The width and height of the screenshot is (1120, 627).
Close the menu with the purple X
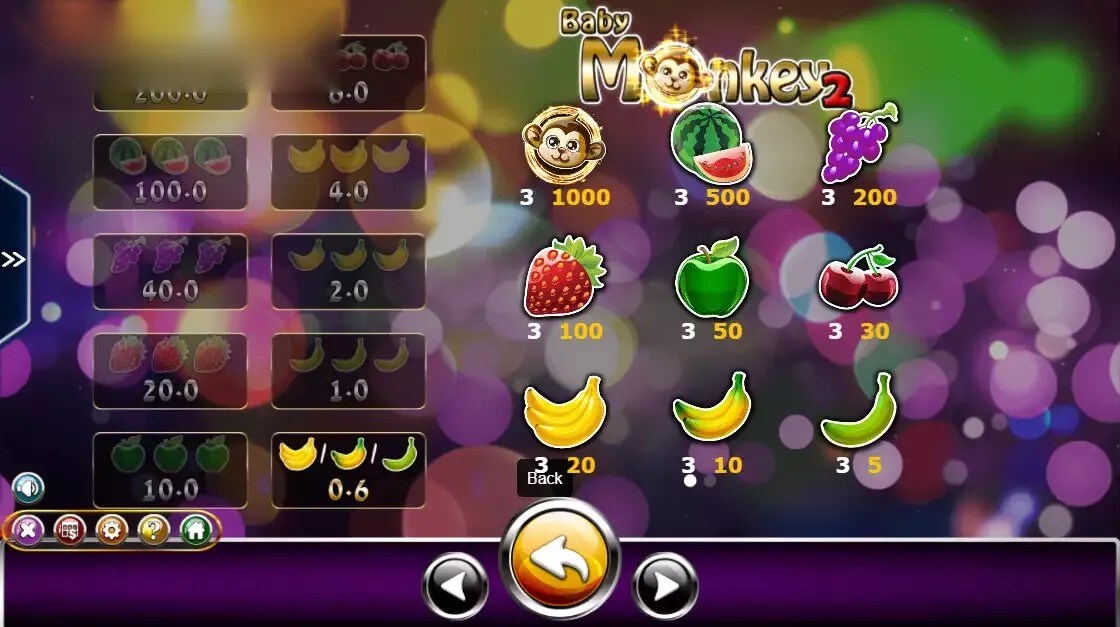27,529
